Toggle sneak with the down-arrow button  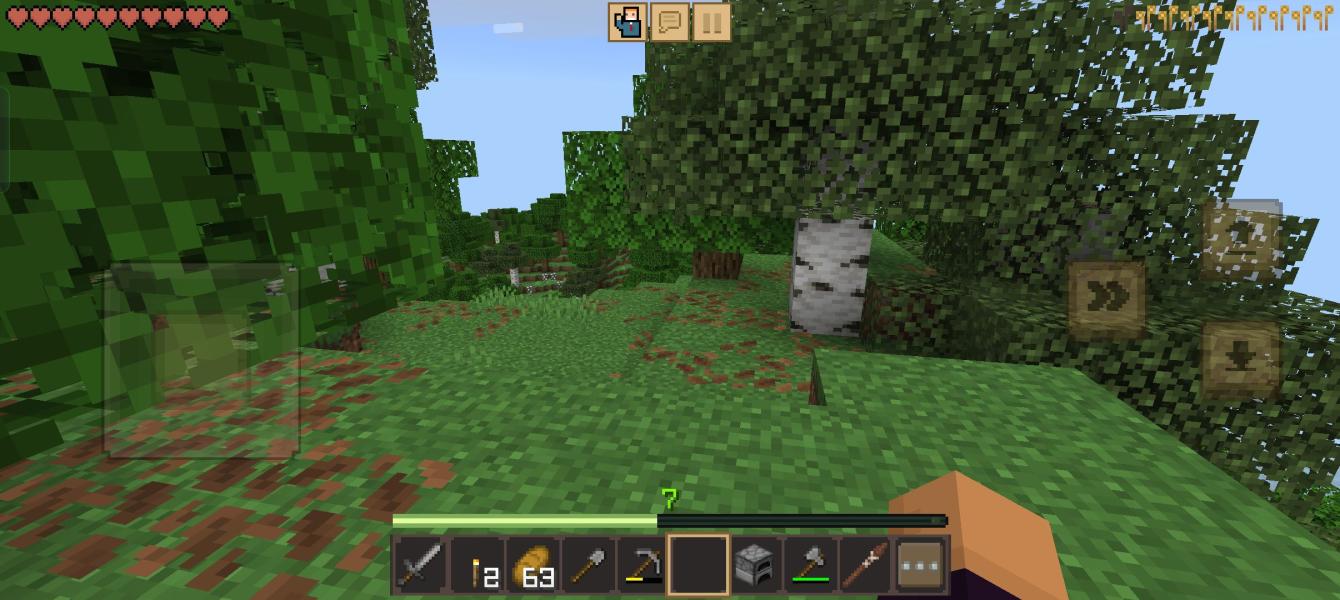[x=1241, y=359]
